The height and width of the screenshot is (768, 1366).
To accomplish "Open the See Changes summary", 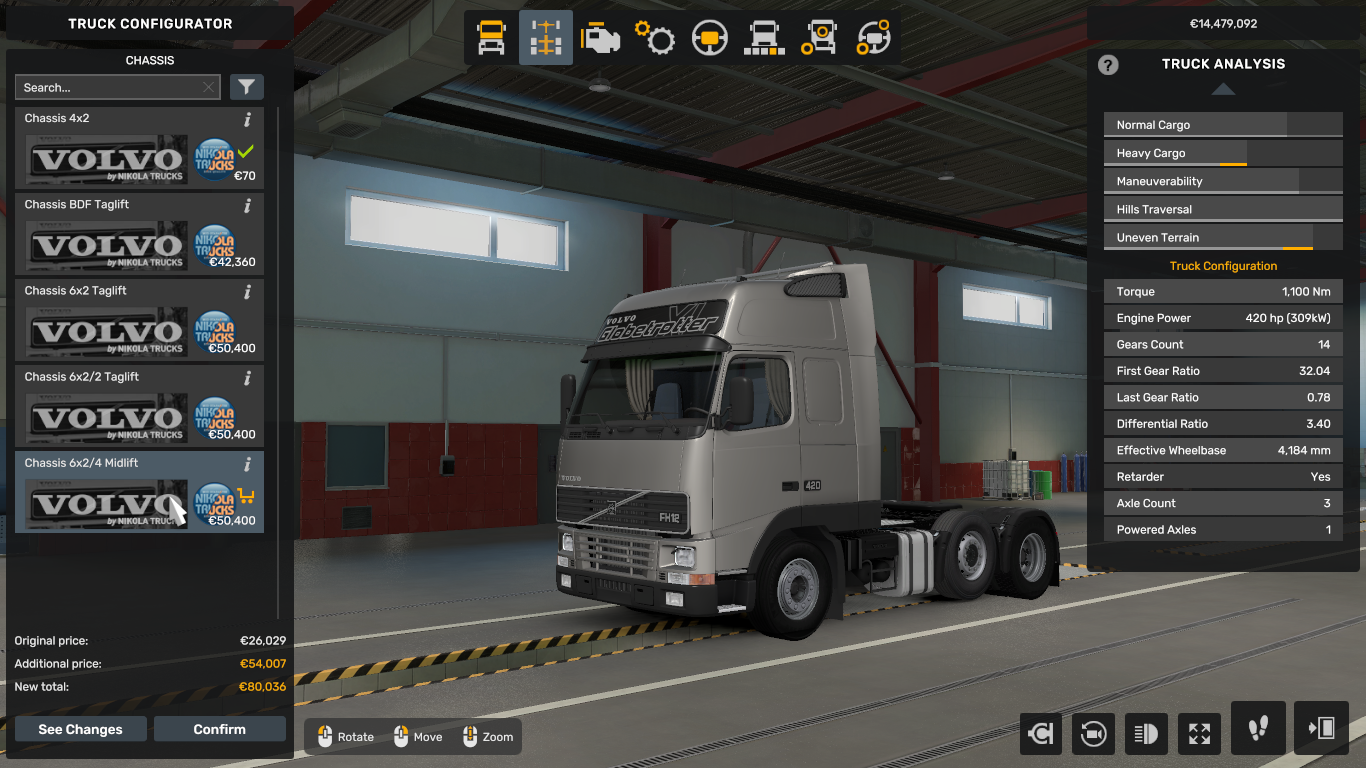I will 80,729.
